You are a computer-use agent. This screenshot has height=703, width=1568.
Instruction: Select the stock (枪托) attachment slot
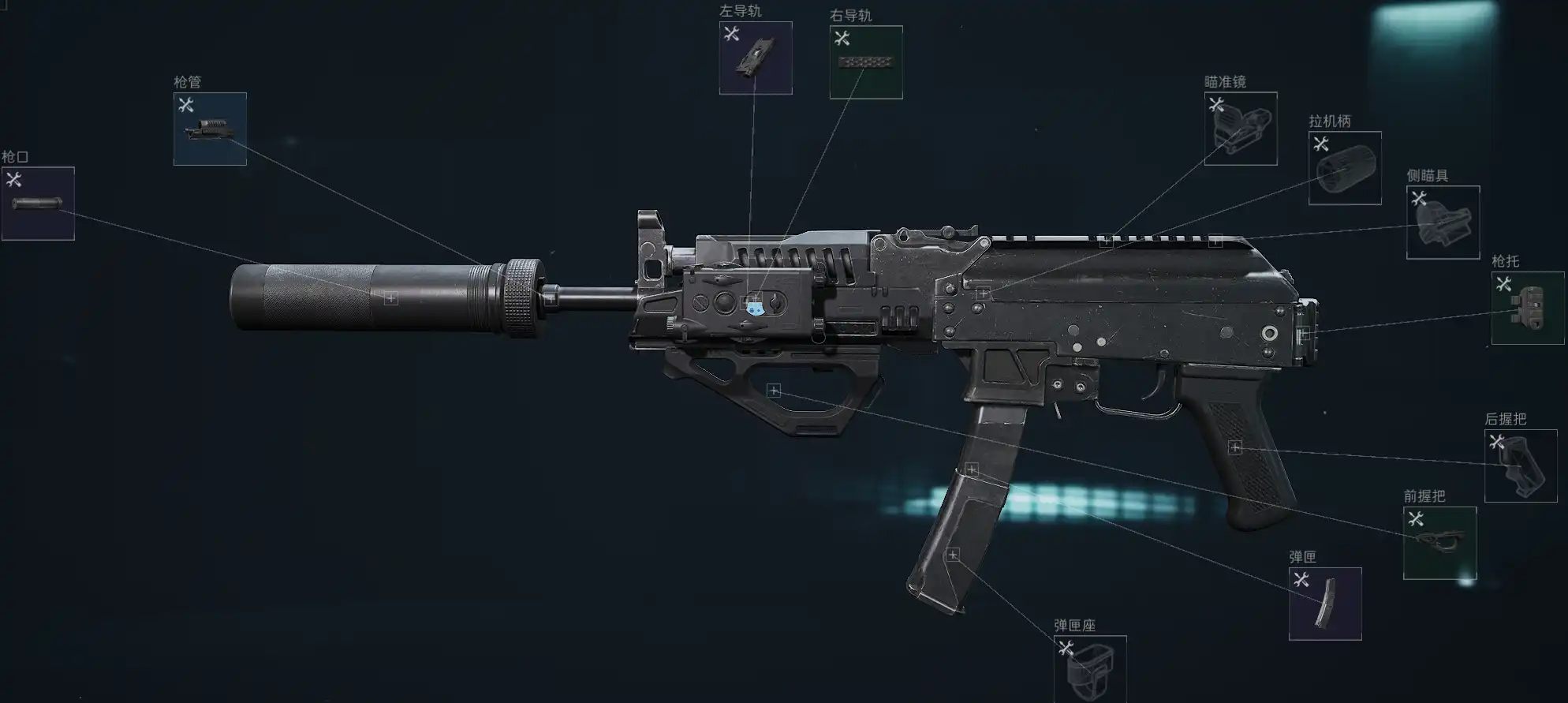(x=1527, y=308)
